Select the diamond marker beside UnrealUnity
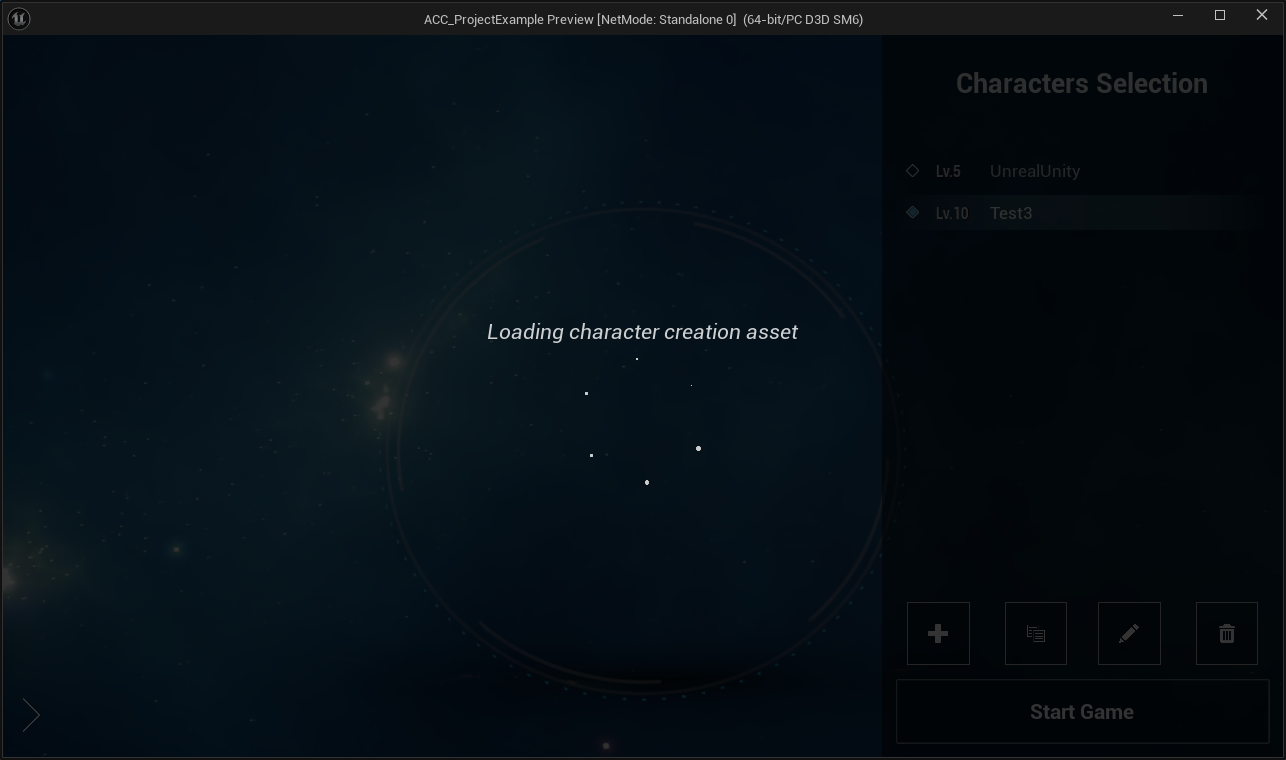 point(912,171)
